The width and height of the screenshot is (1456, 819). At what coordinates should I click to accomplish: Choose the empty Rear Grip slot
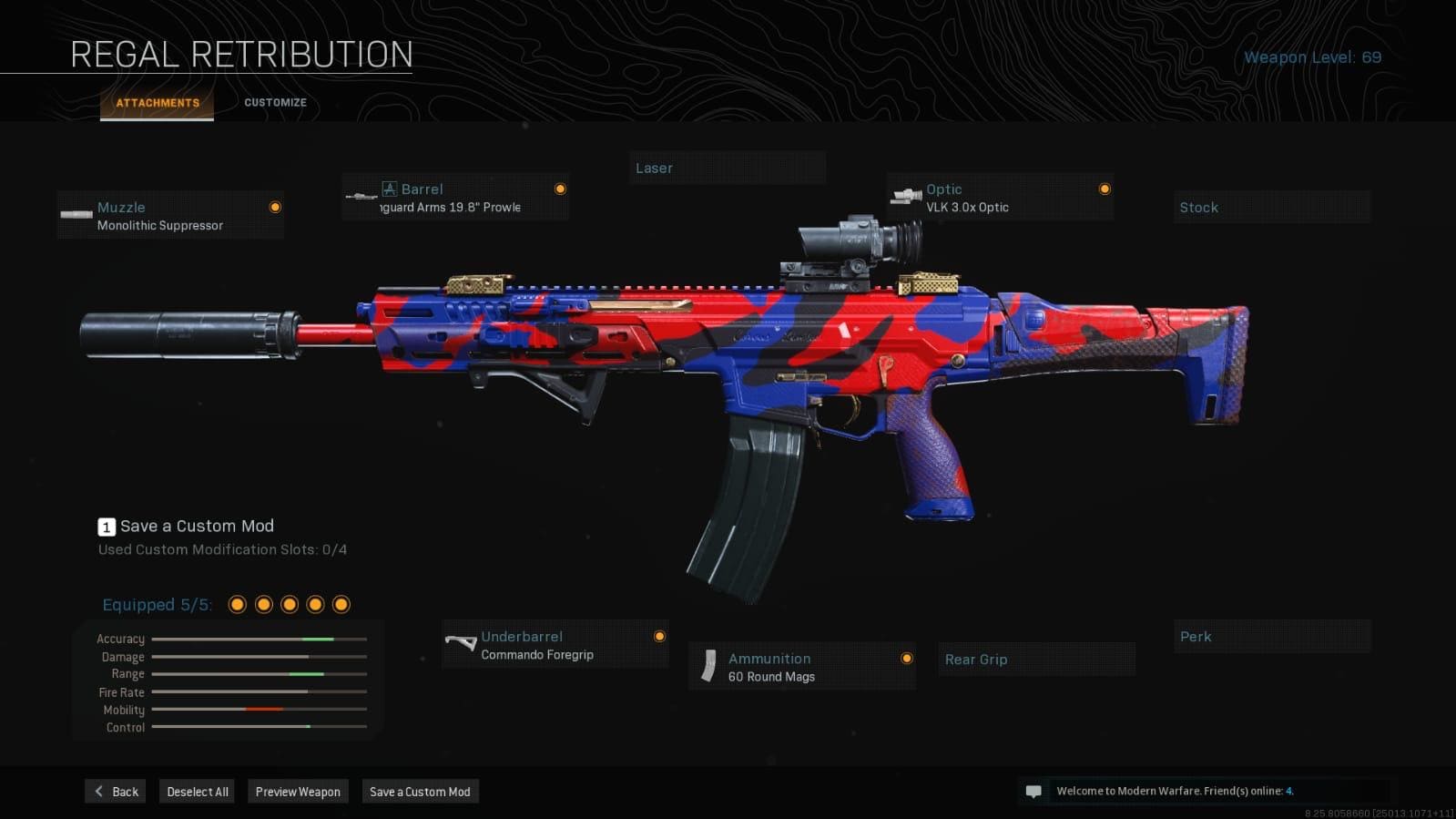1036,660
